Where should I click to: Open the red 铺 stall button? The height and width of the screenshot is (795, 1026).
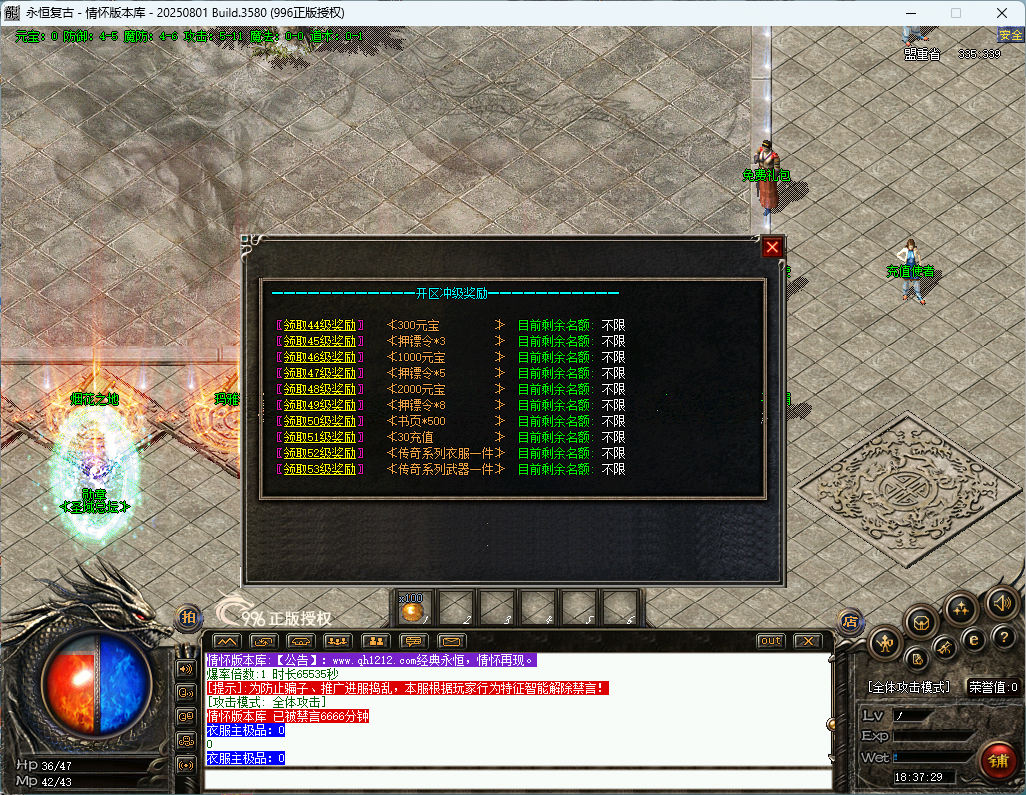[998, 760]
